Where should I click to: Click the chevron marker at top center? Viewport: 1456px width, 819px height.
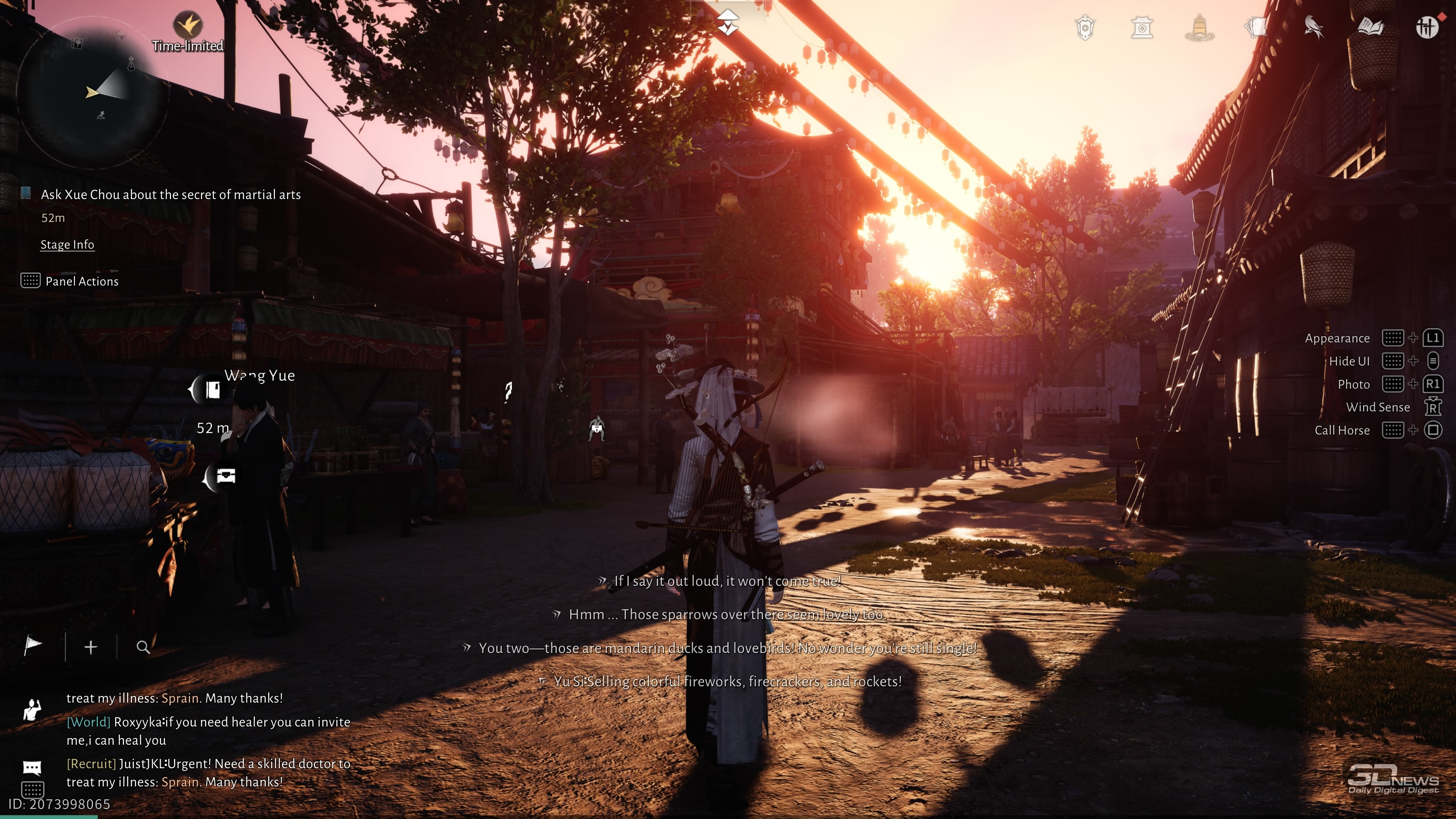tap(728, 23)
